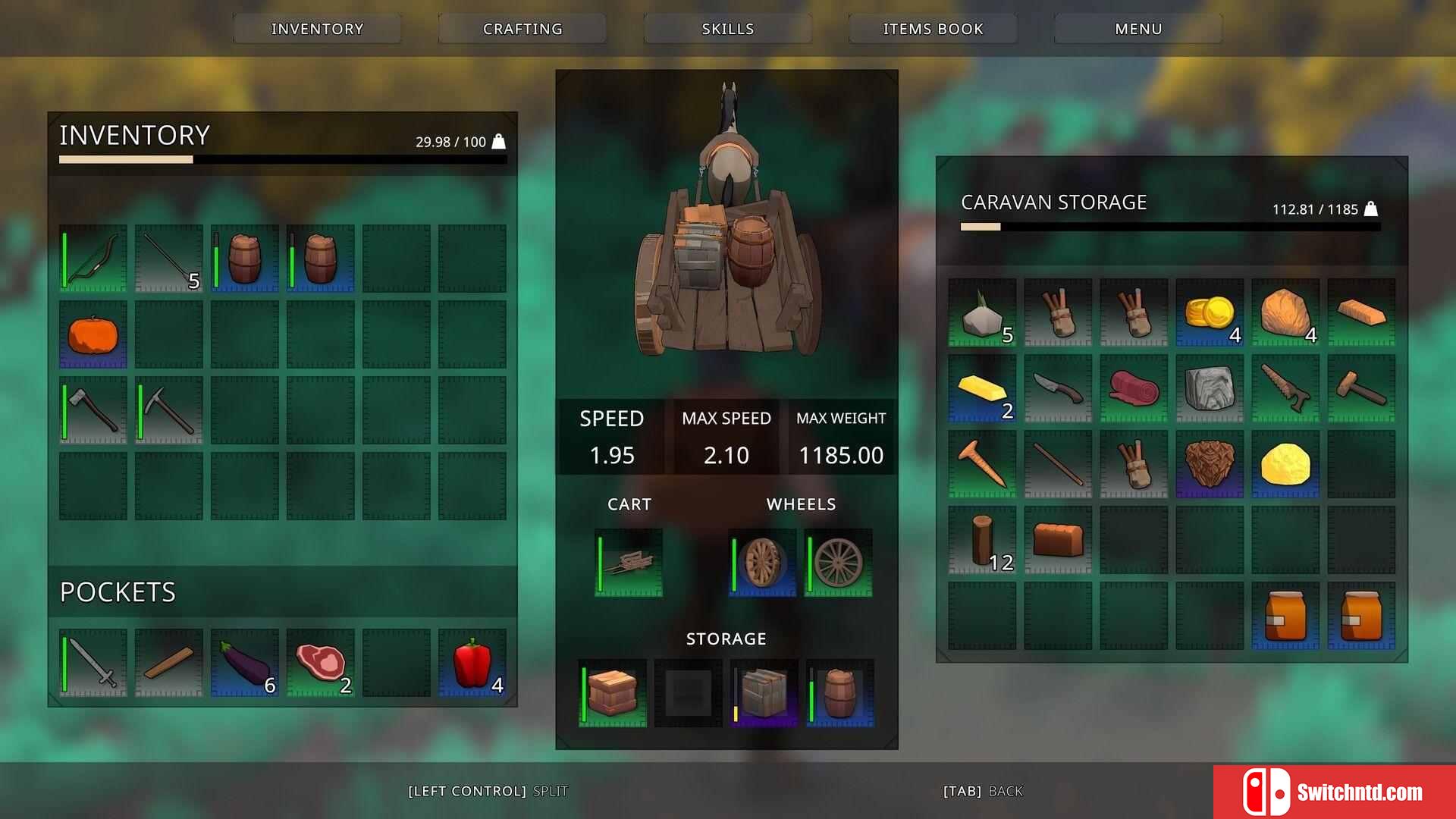This screenshot has width=1456, height=819.
Task: Pick the orange pumpkin slot
Action: (93, 334)
